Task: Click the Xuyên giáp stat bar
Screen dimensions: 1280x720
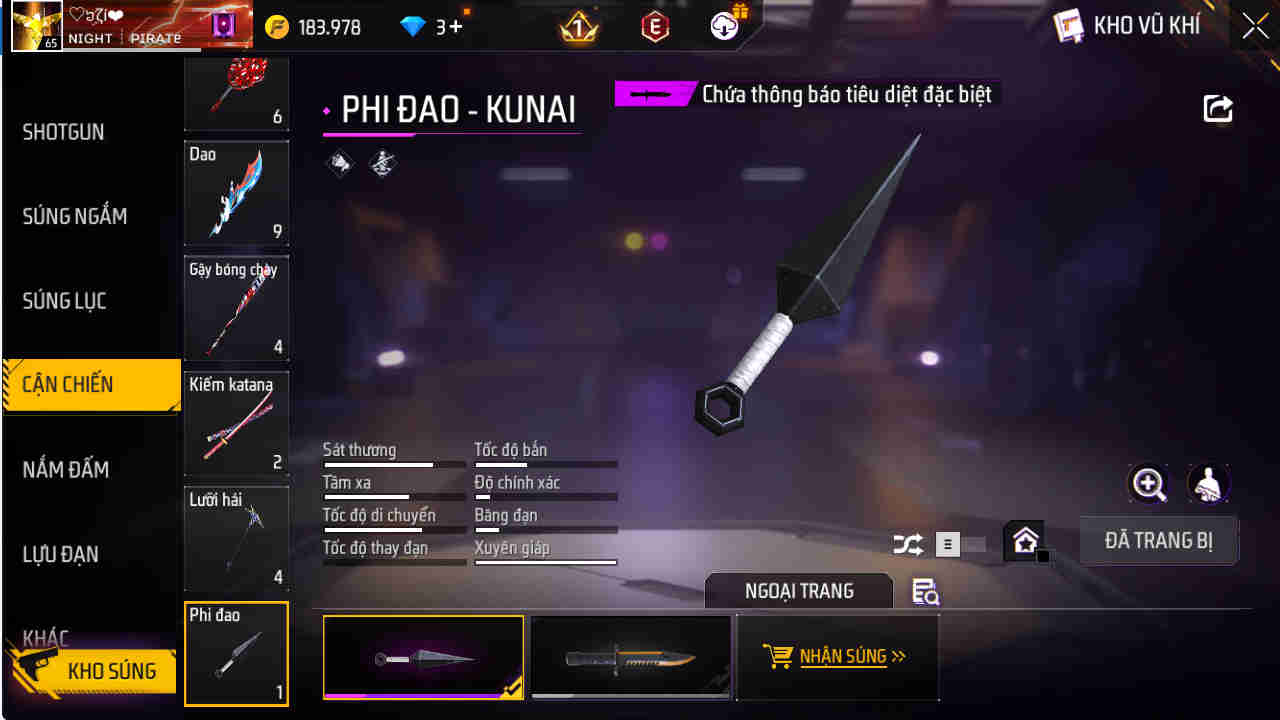Action: tap(546, 561)
